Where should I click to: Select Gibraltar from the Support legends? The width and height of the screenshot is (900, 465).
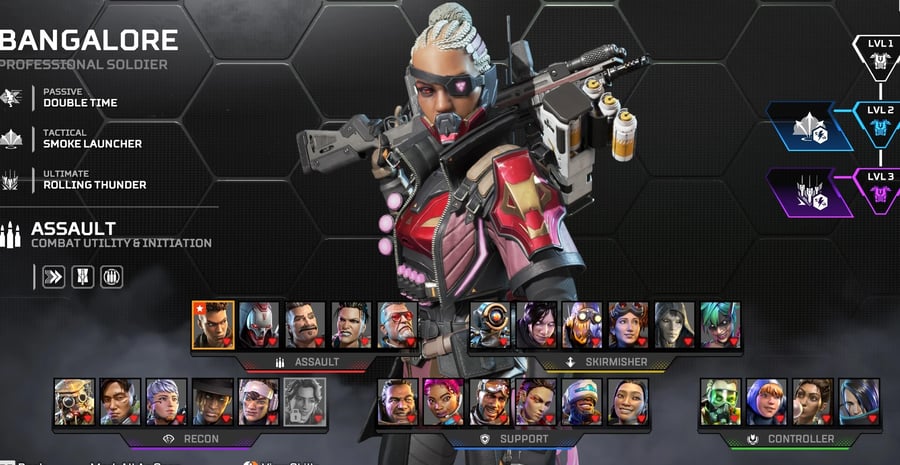(398, 401)
